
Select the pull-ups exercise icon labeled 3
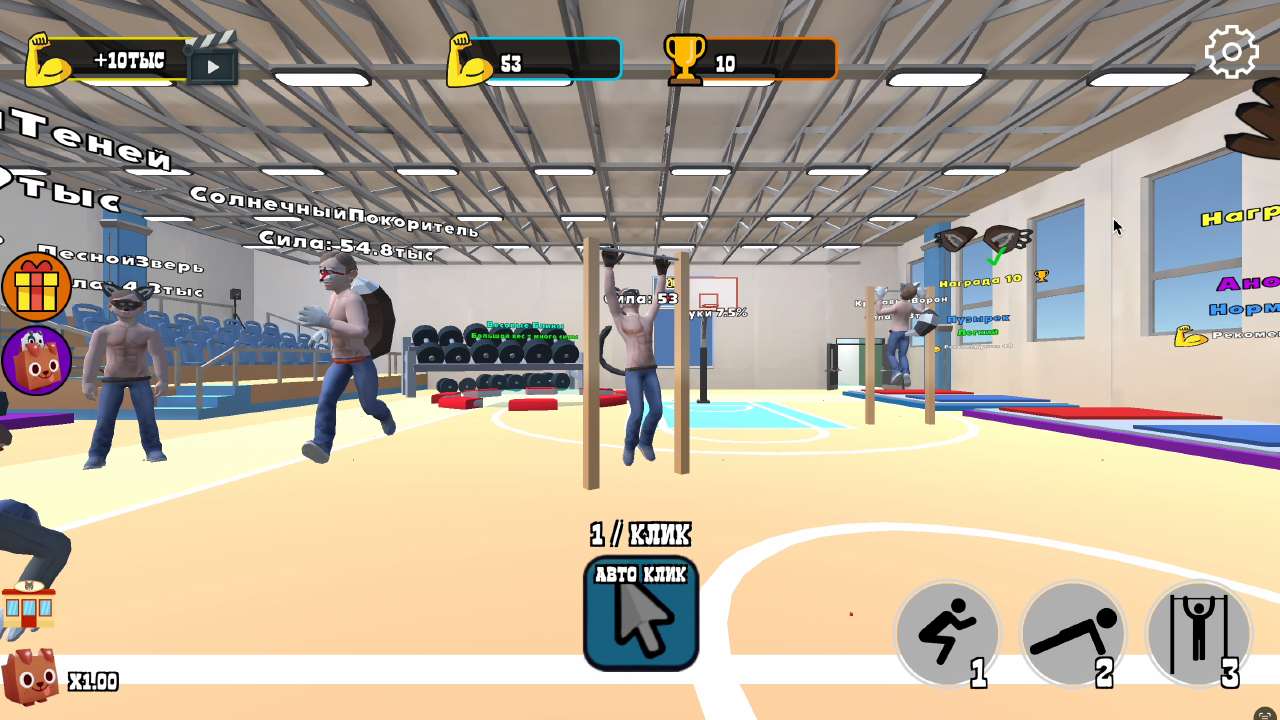click(x=1199, y=634)
